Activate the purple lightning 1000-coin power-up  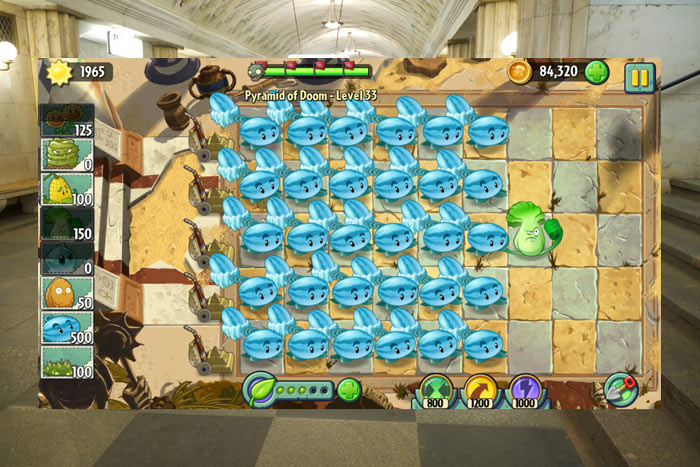point(526,390)
